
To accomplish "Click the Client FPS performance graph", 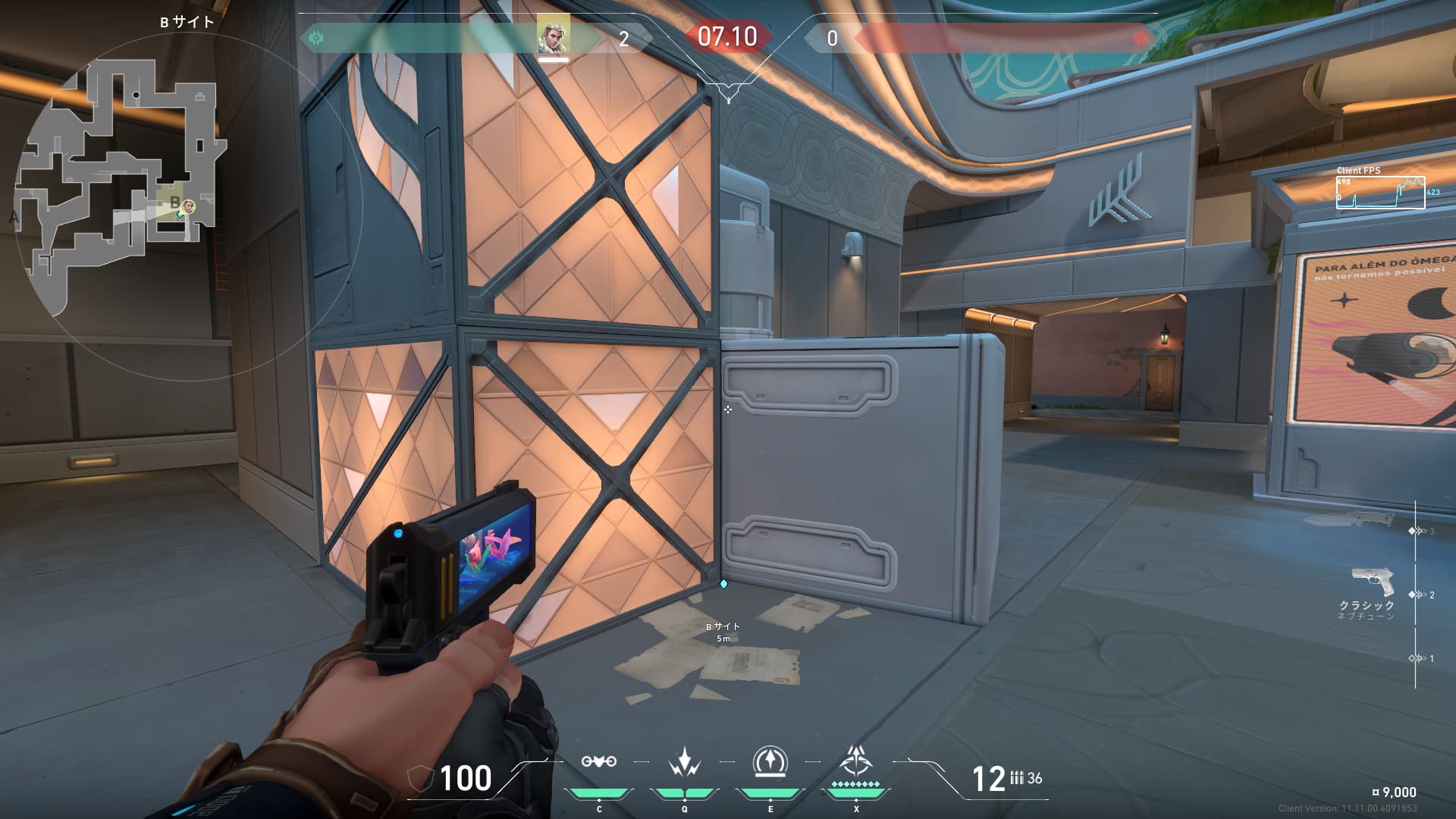I will [1380, 193].
